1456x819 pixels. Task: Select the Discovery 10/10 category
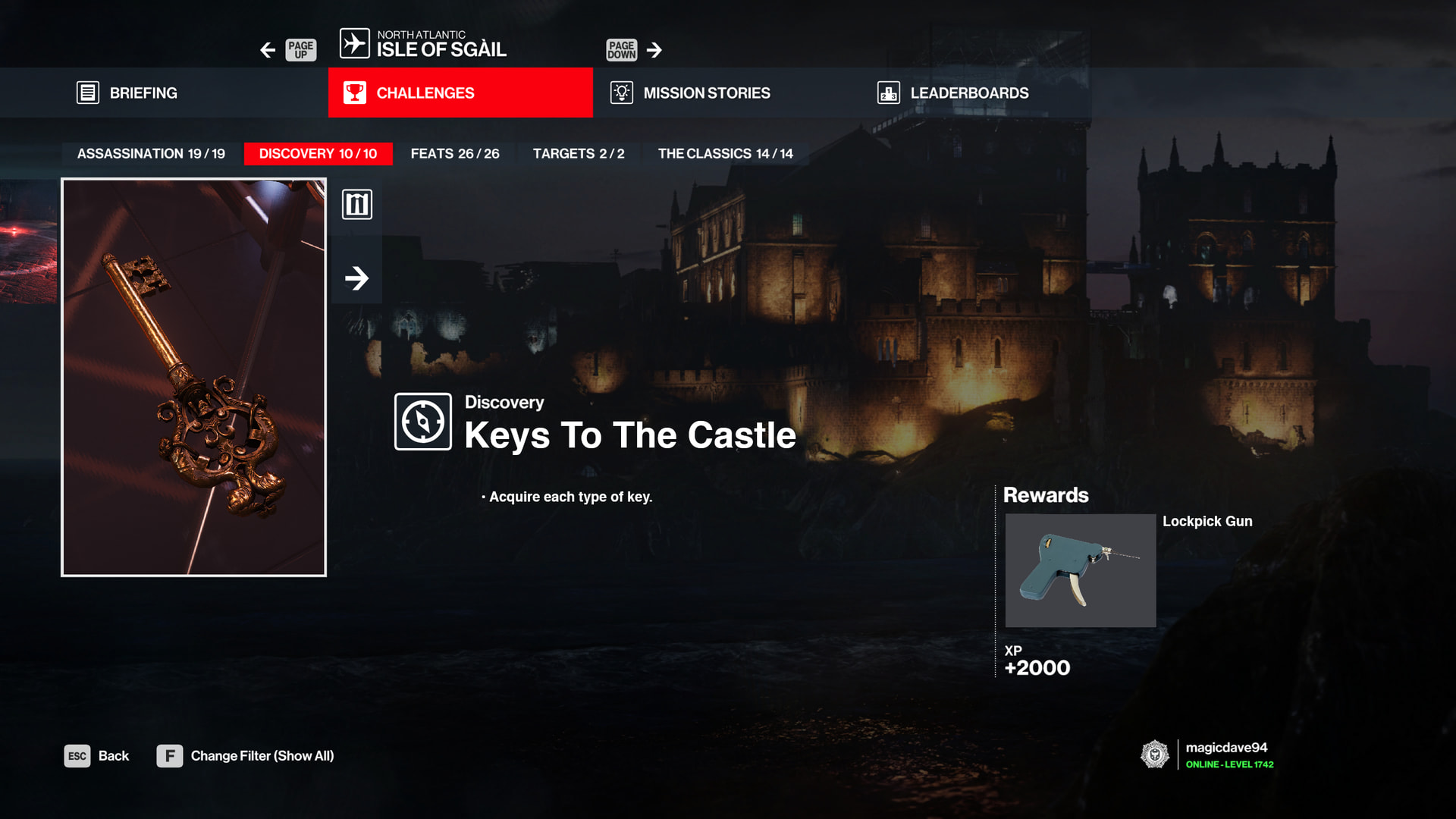pyautogui.click(x=318, y=154)
